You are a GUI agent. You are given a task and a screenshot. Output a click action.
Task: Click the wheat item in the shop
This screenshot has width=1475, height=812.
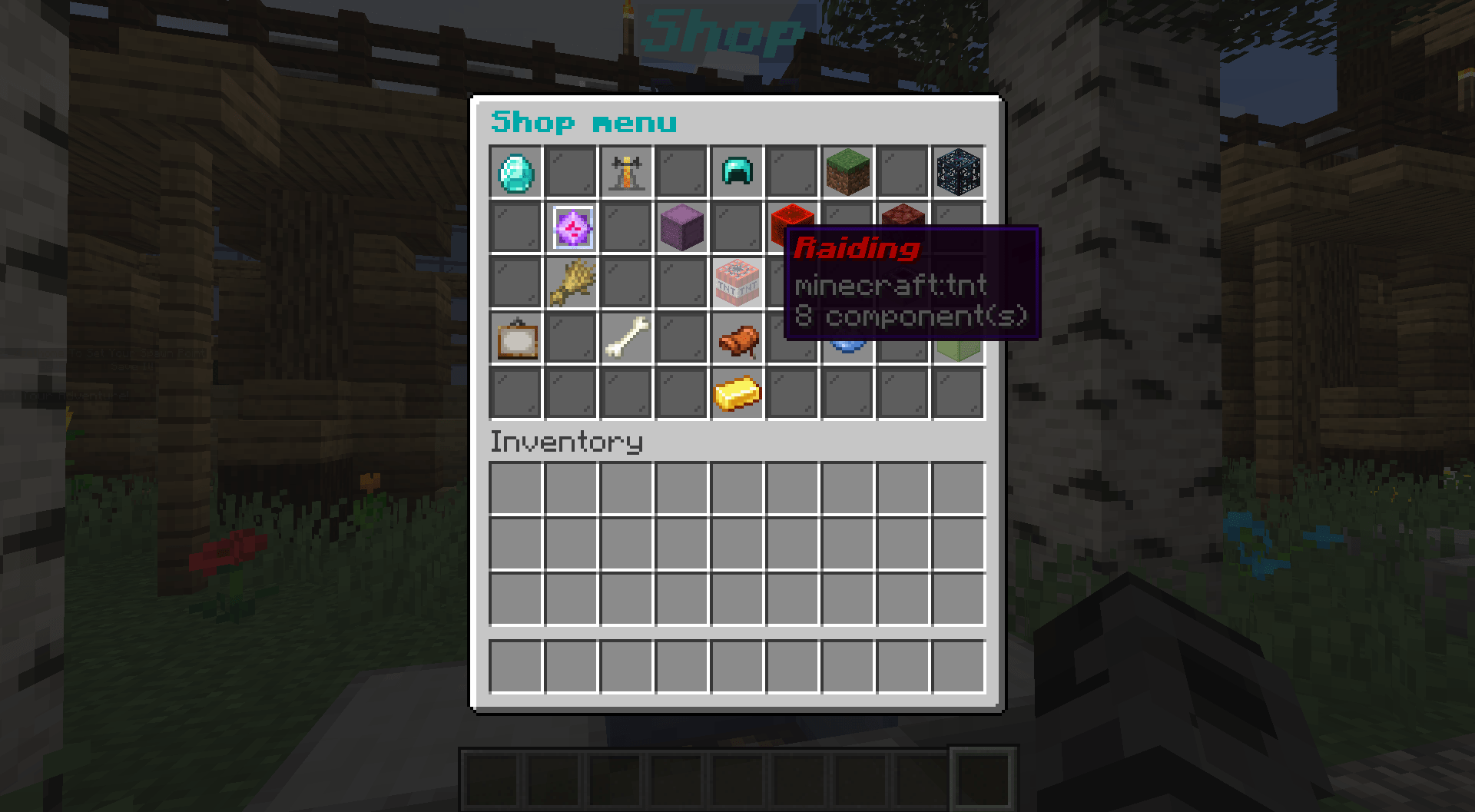[x=571, y=282]
